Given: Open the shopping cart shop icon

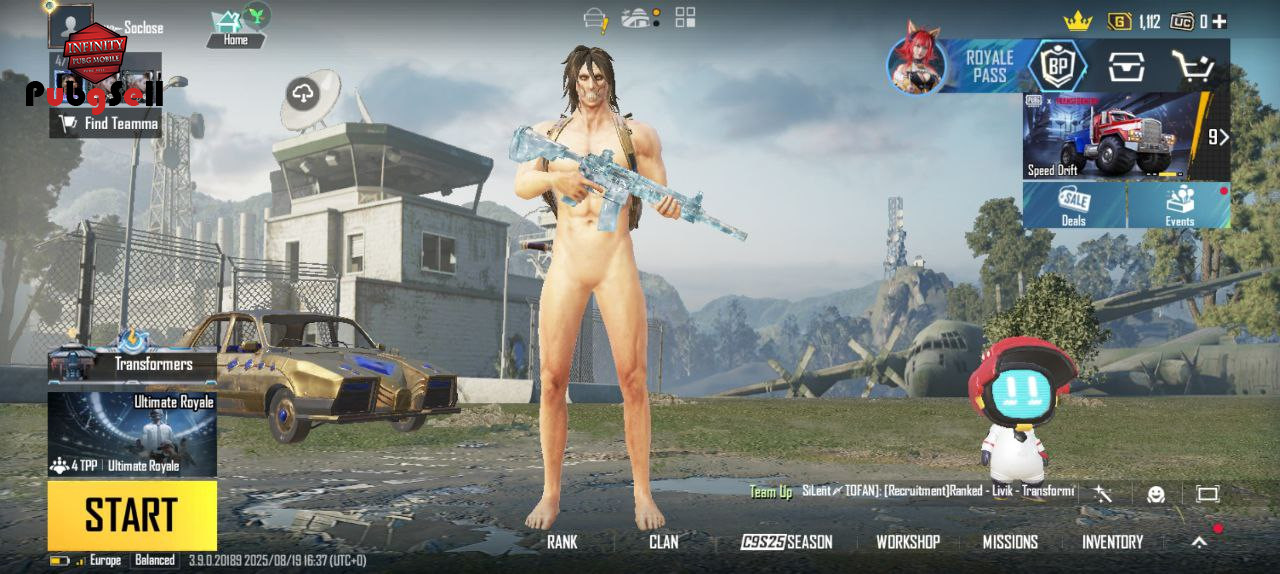Looking at the screenshot, I should (1193, 68).
